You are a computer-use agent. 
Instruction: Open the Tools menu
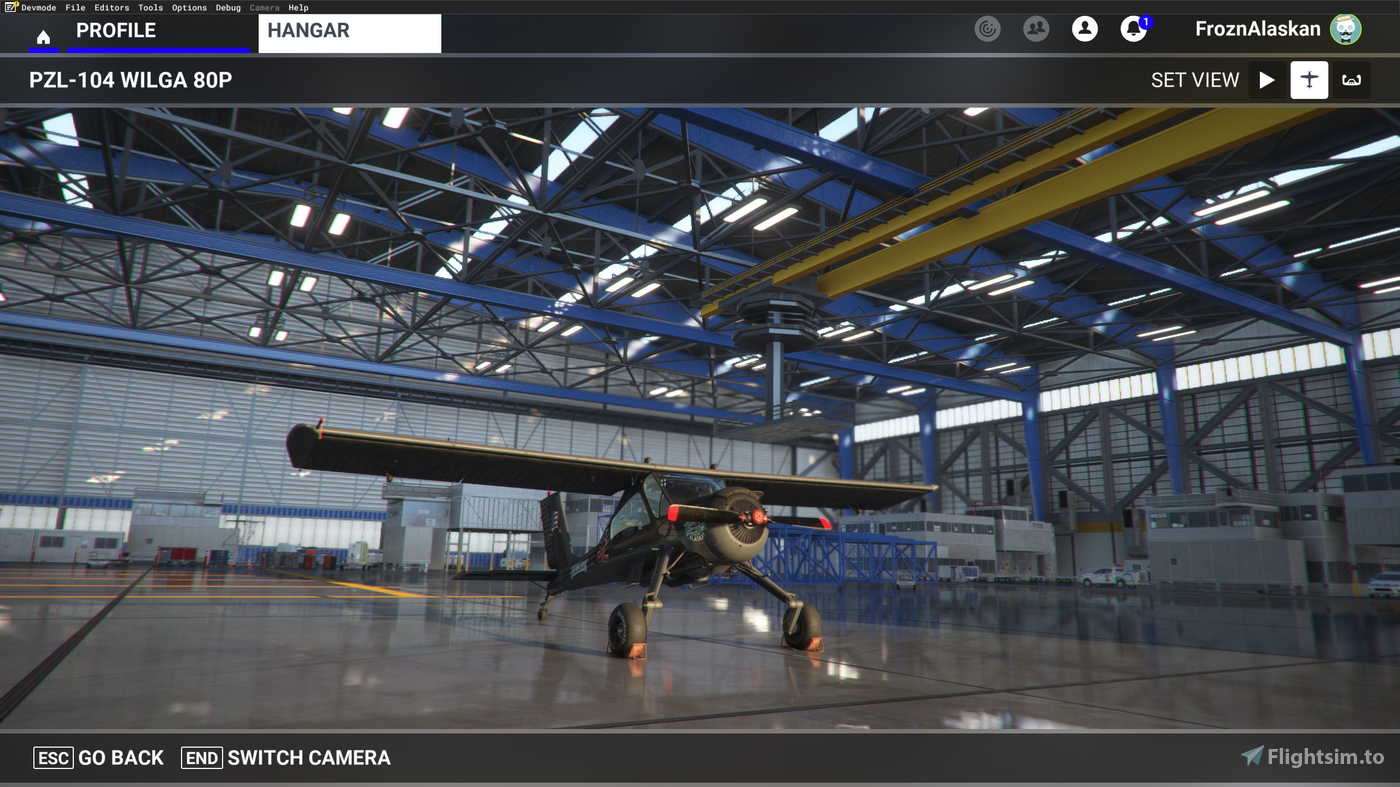150,7
